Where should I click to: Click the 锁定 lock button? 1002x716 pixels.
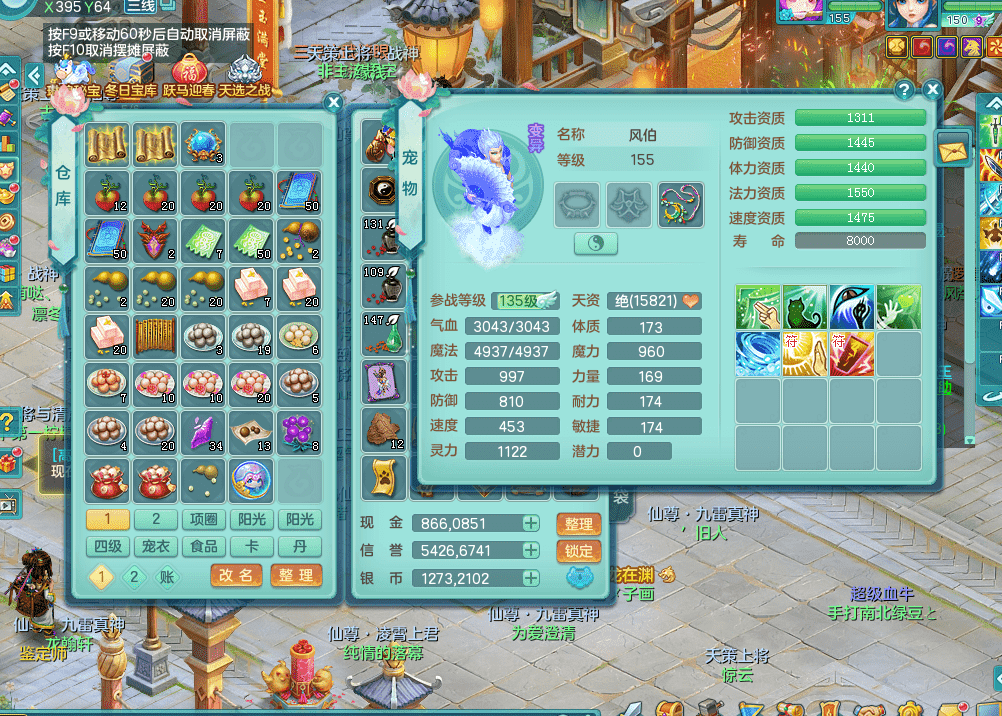(578, 550)
